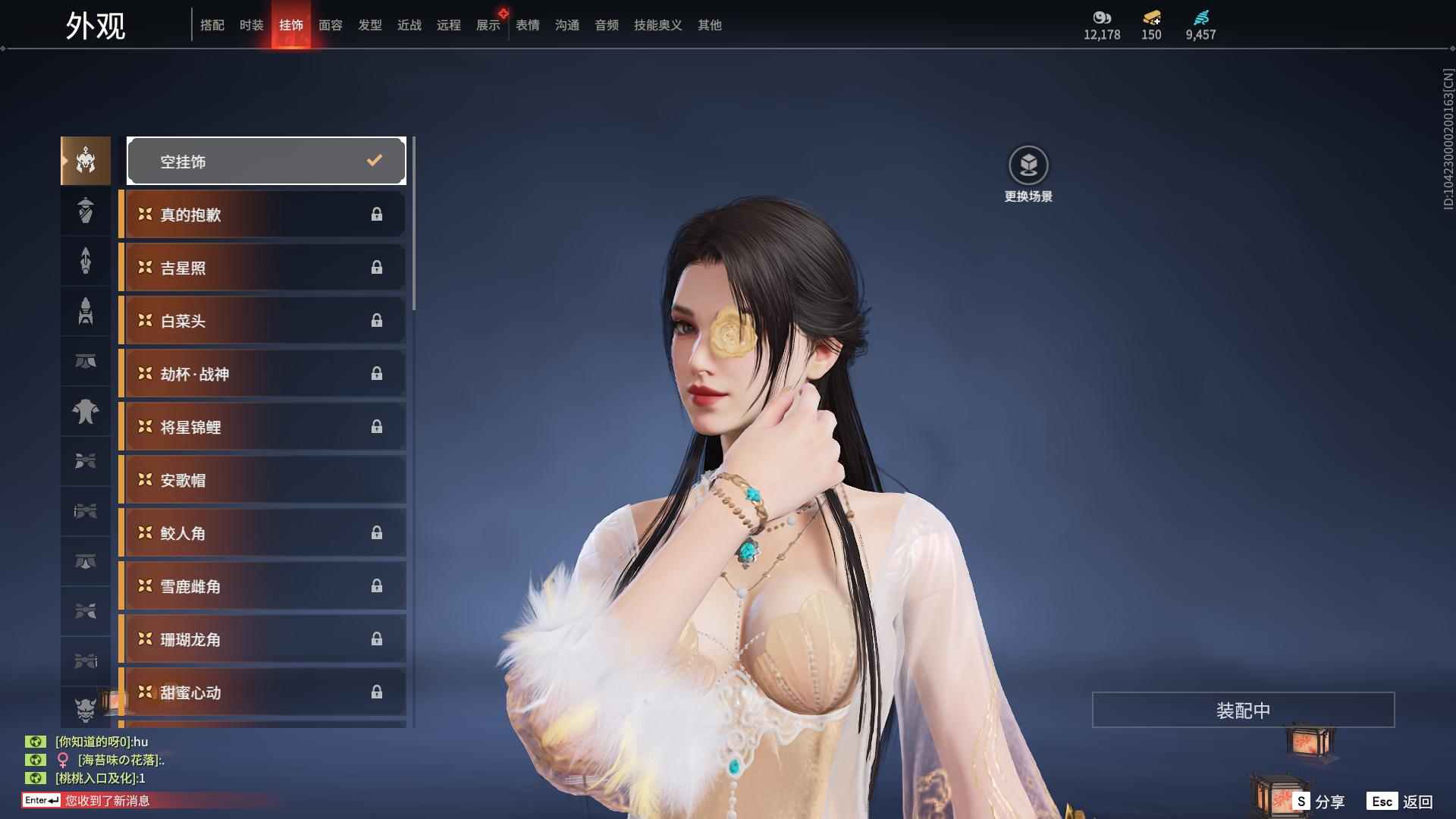Select the 将星锦鲤 accessory
Image resolution: width=1456 pixels, height=819 pixels.
click(x=263, y=427)
